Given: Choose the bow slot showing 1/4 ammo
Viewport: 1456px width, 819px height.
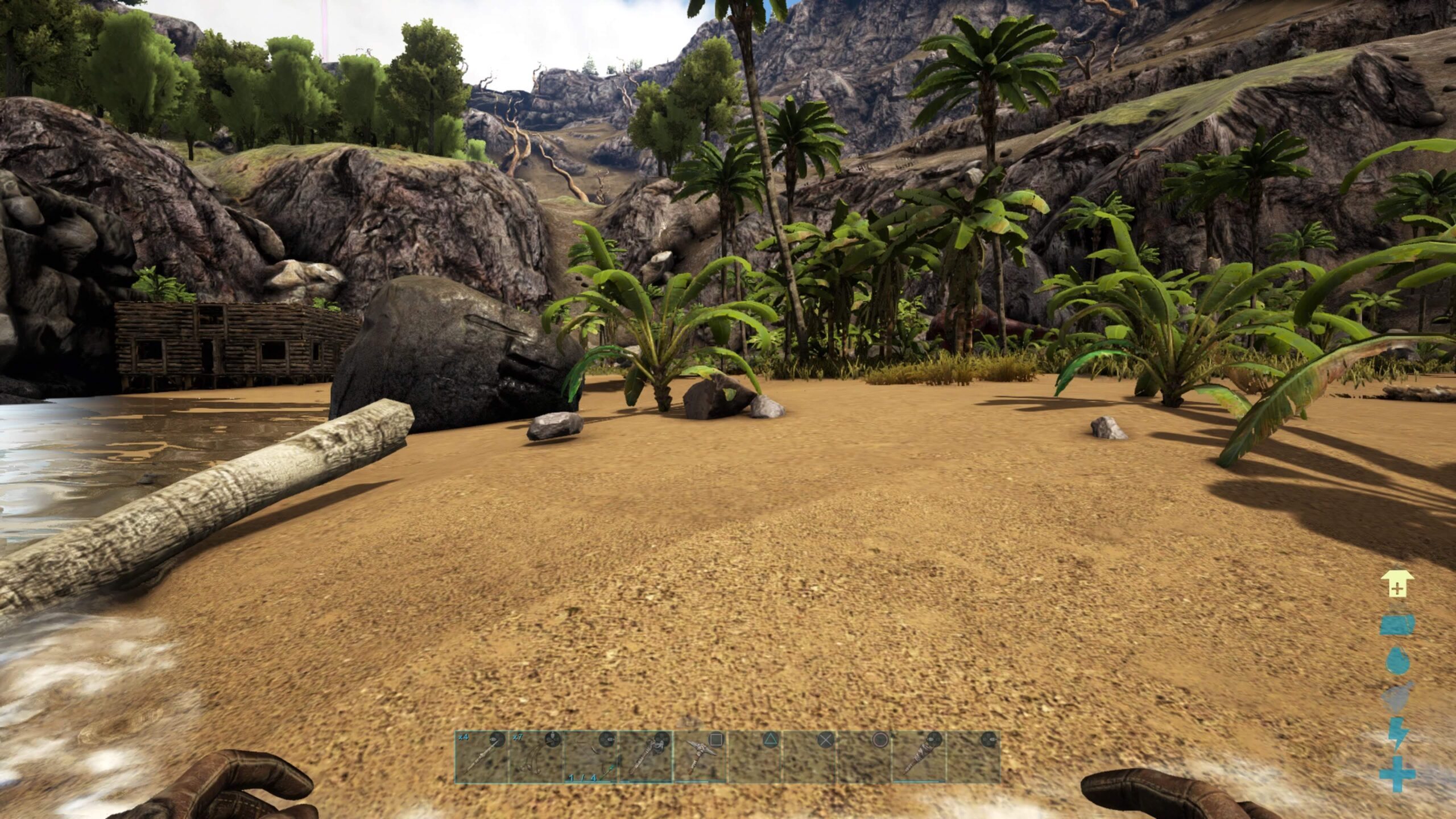Looking at the screenshot, I should [x=590, y=757].
